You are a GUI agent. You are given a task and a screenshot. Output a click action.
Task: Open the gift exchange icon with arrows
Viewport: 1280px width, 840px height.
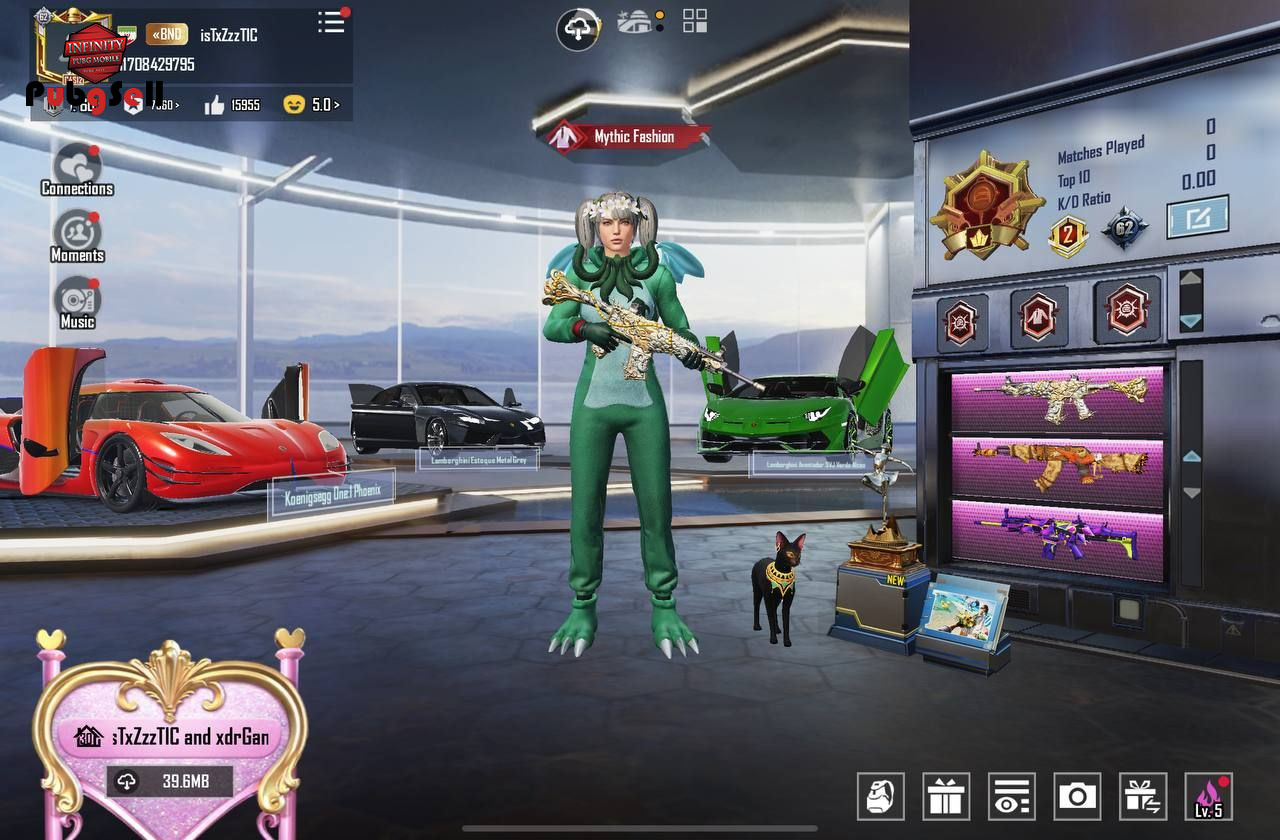(1143, 796)
